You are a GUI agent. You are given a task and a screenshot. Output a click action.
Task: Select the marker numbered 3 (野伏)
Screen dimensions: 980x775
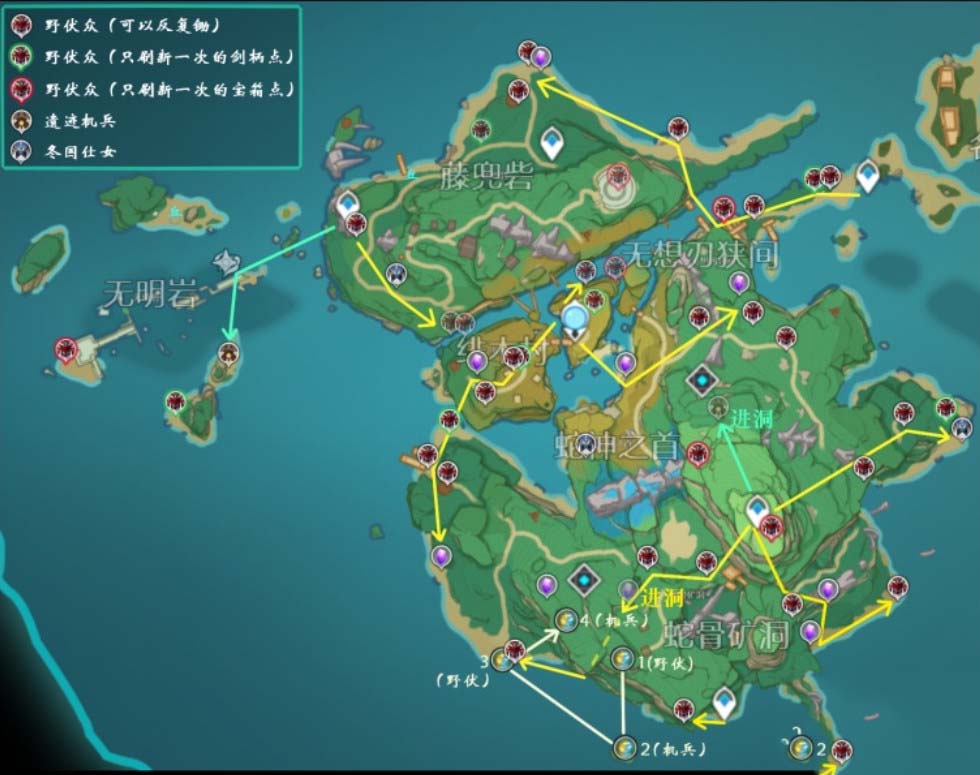point(502,659)
